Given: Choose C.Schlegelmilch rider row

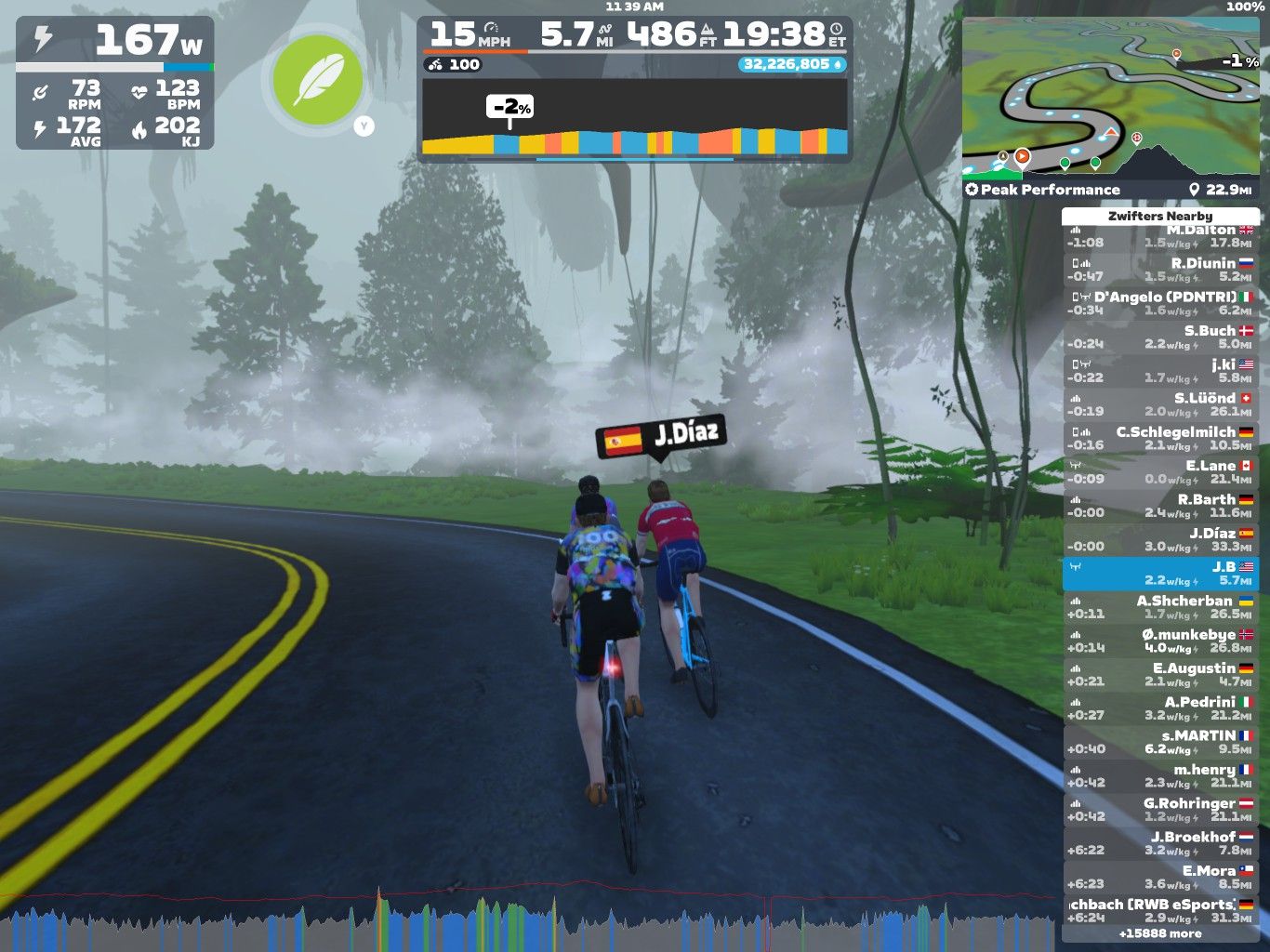Looking at the screenshot, I should pos(1160,438).
